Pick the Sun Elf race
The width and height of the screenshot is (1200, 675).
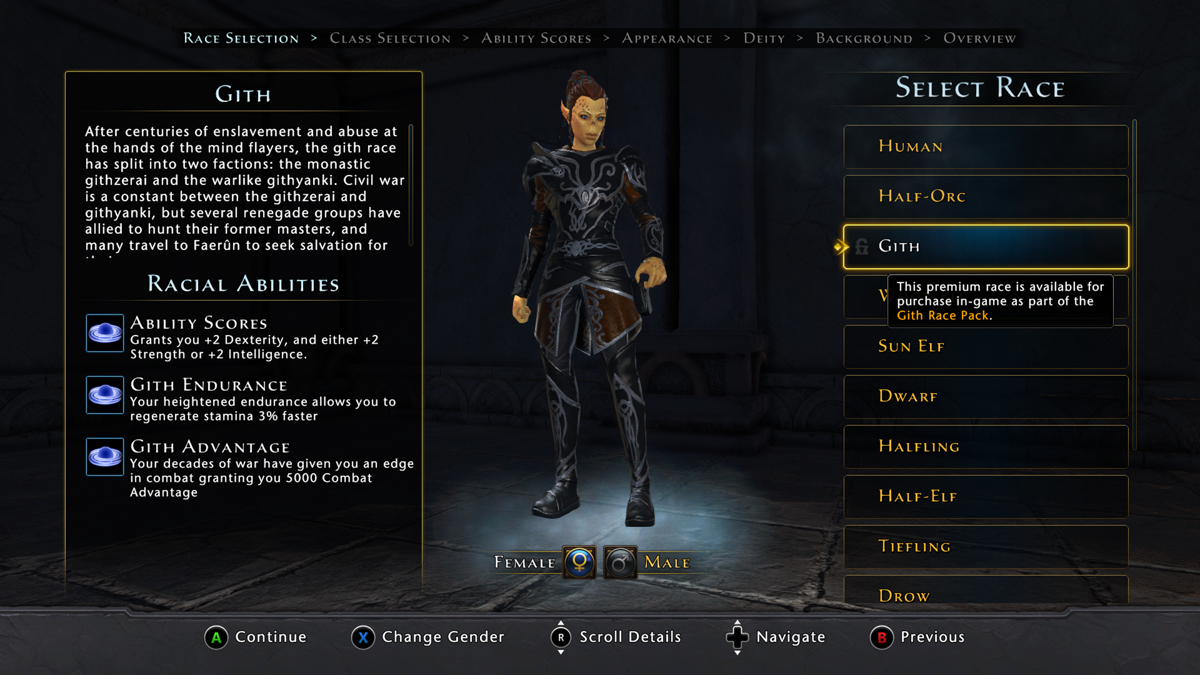(985, 347)
